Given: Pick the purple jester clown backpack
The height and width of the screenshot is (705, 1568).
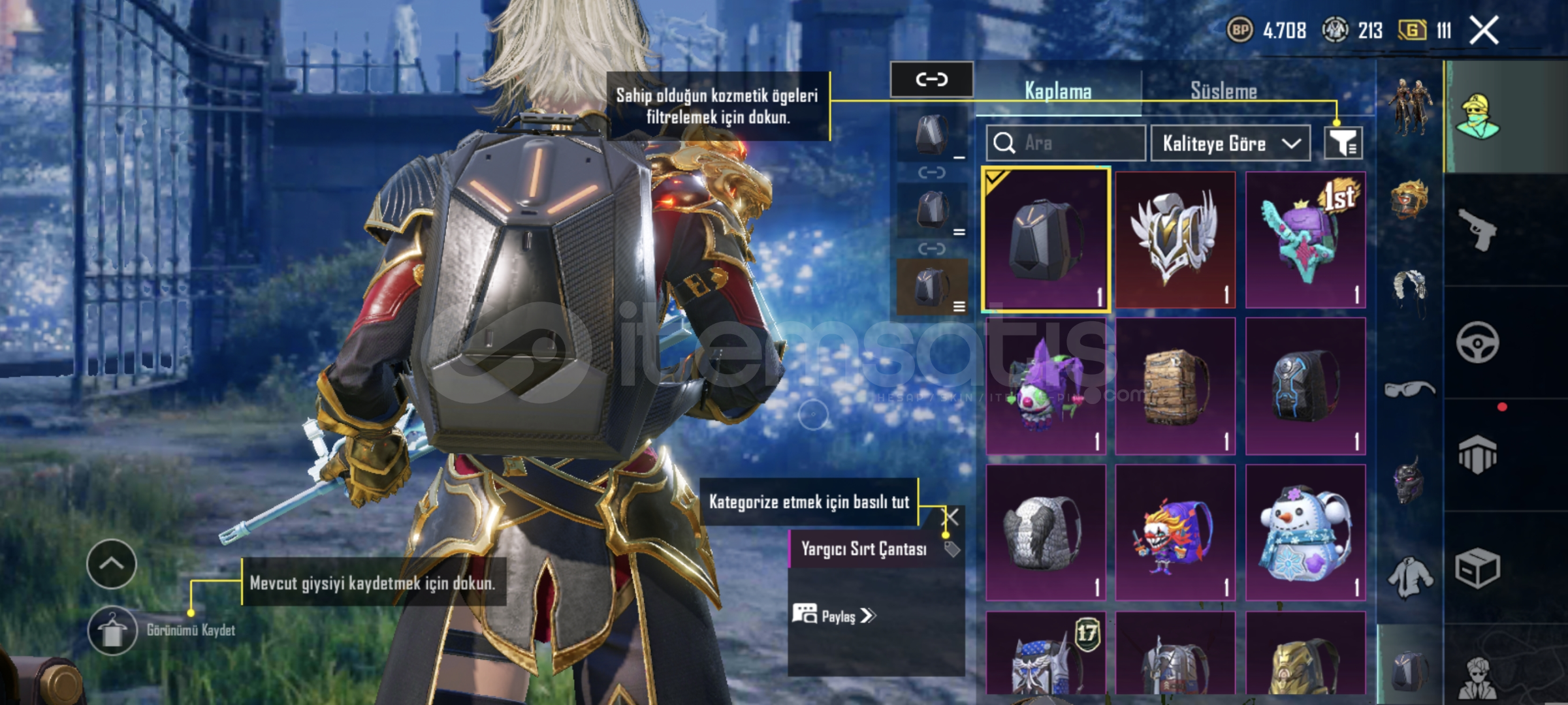Looking at the screenshot, I should [x=1046, y=386].
